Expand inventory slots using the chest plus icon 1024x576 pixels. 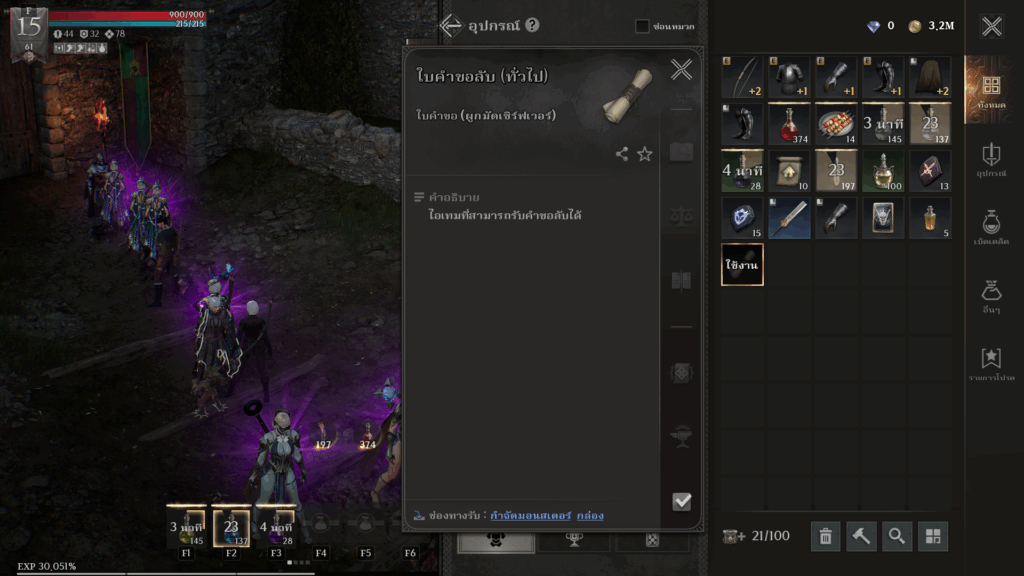pos(733,536)
